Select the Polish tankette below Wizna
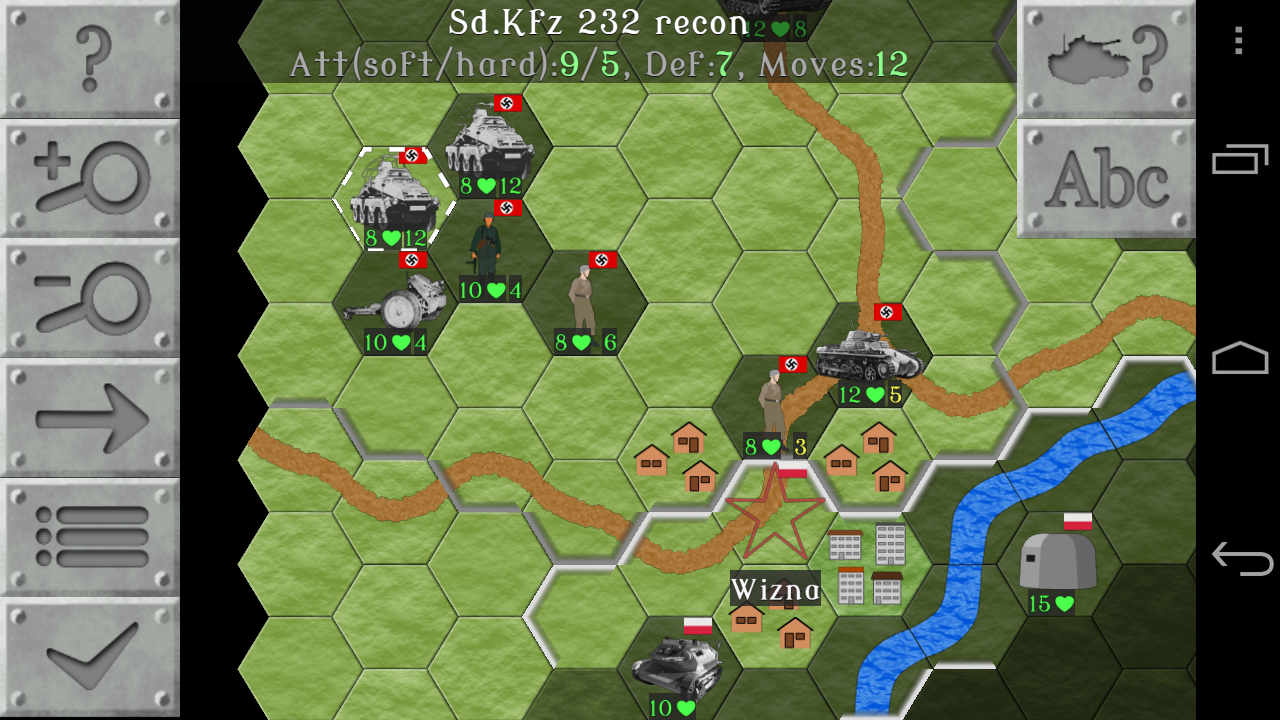 [680, 660]
